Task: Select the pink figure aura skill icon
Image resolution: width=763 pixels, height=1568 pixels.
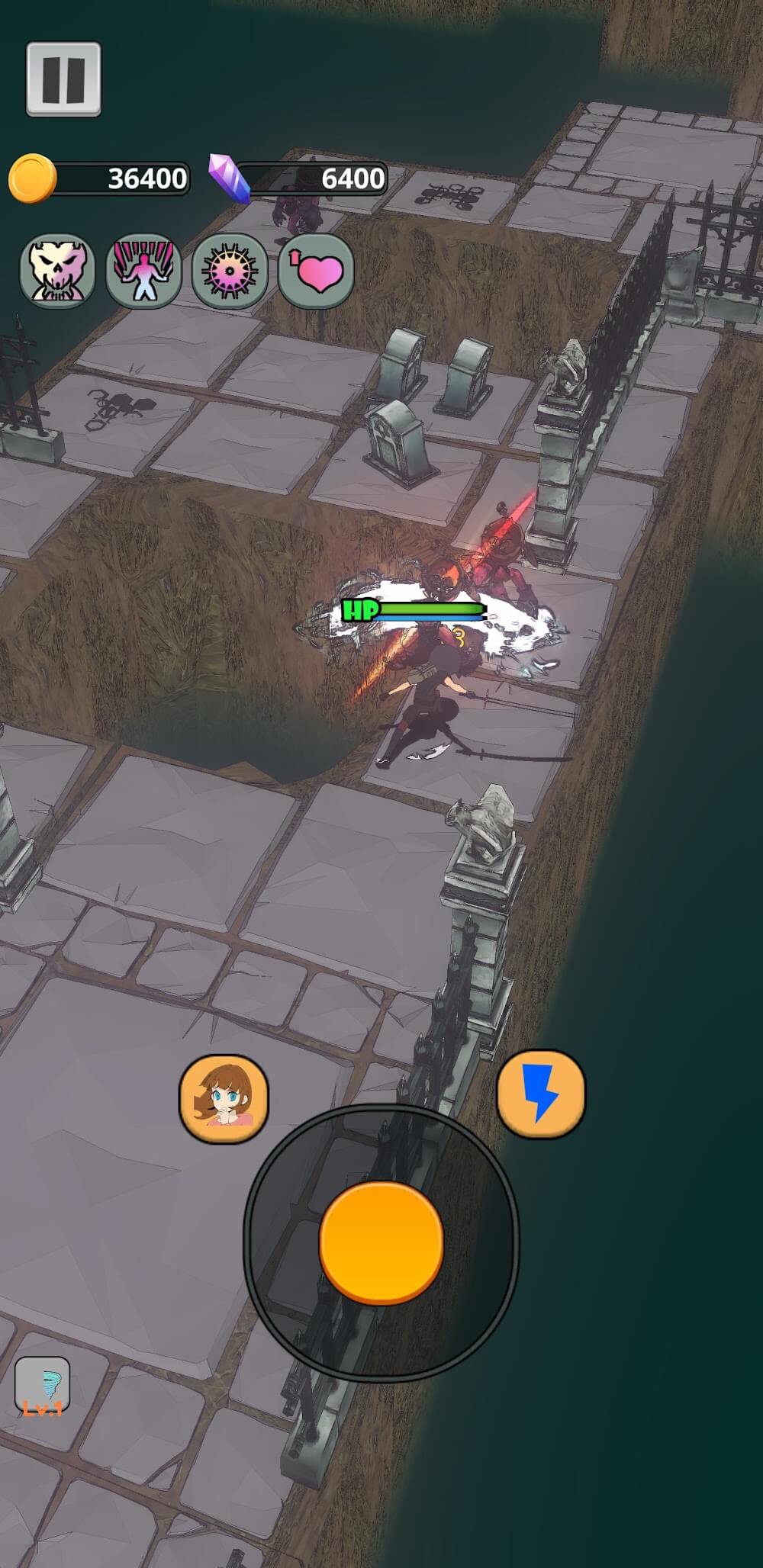Action: [143, 271]
